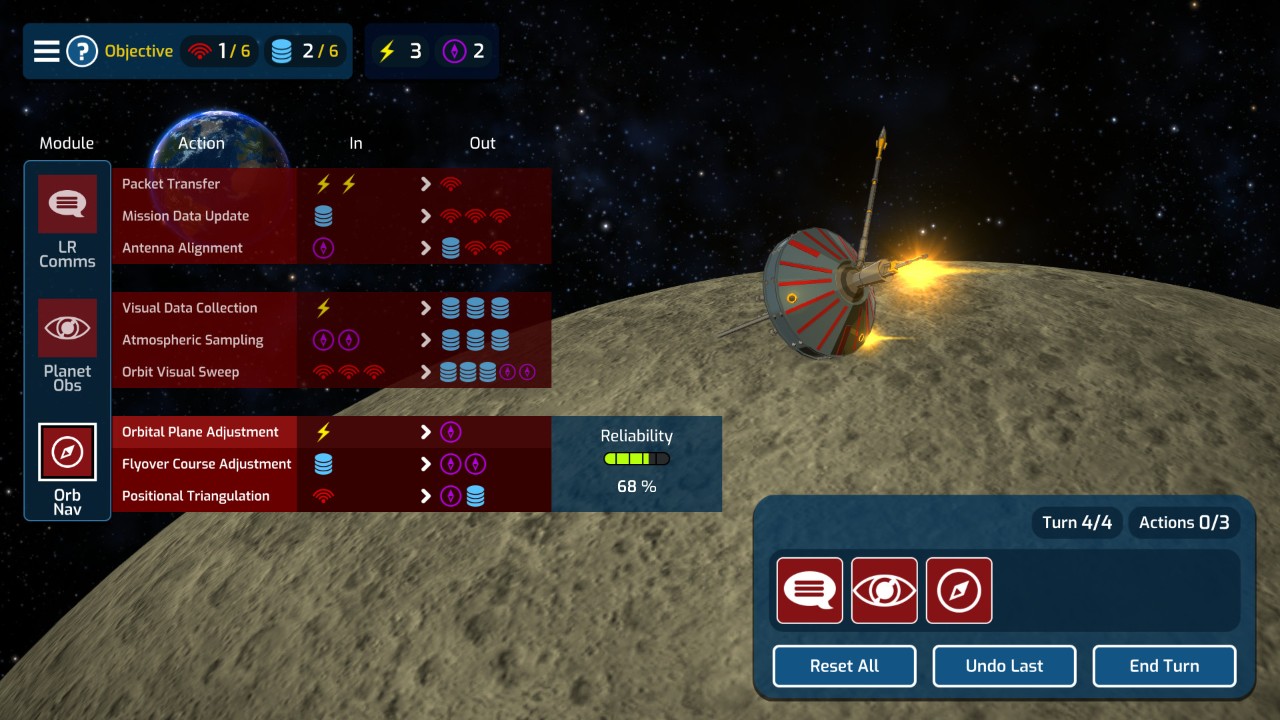Image resolution: width=1280 pixels, height=720 pixels.
Task: Choose the Visual Data Collection action
Action: [189, 308]
